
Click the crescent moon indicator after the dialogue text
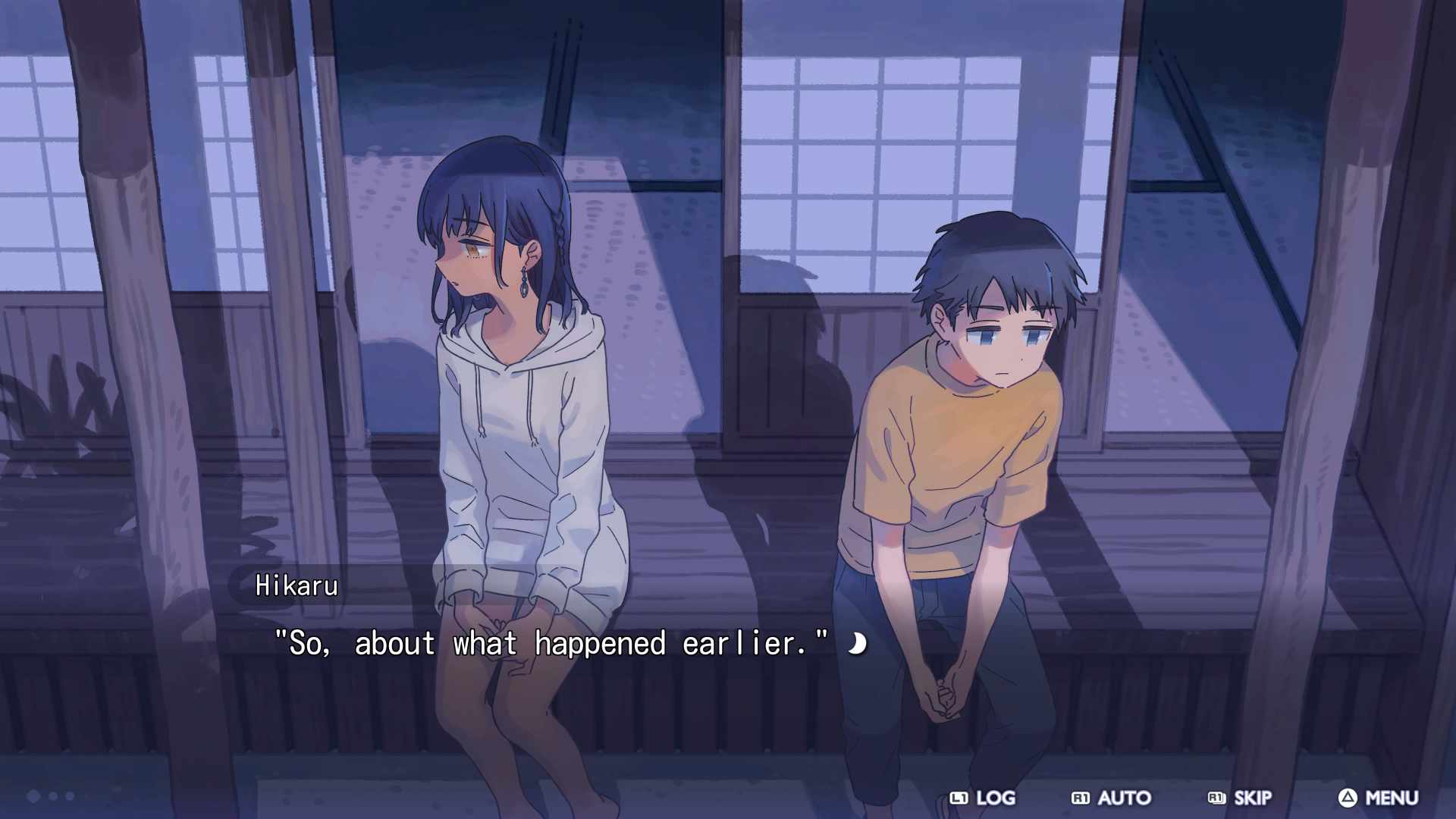point(856,644)
